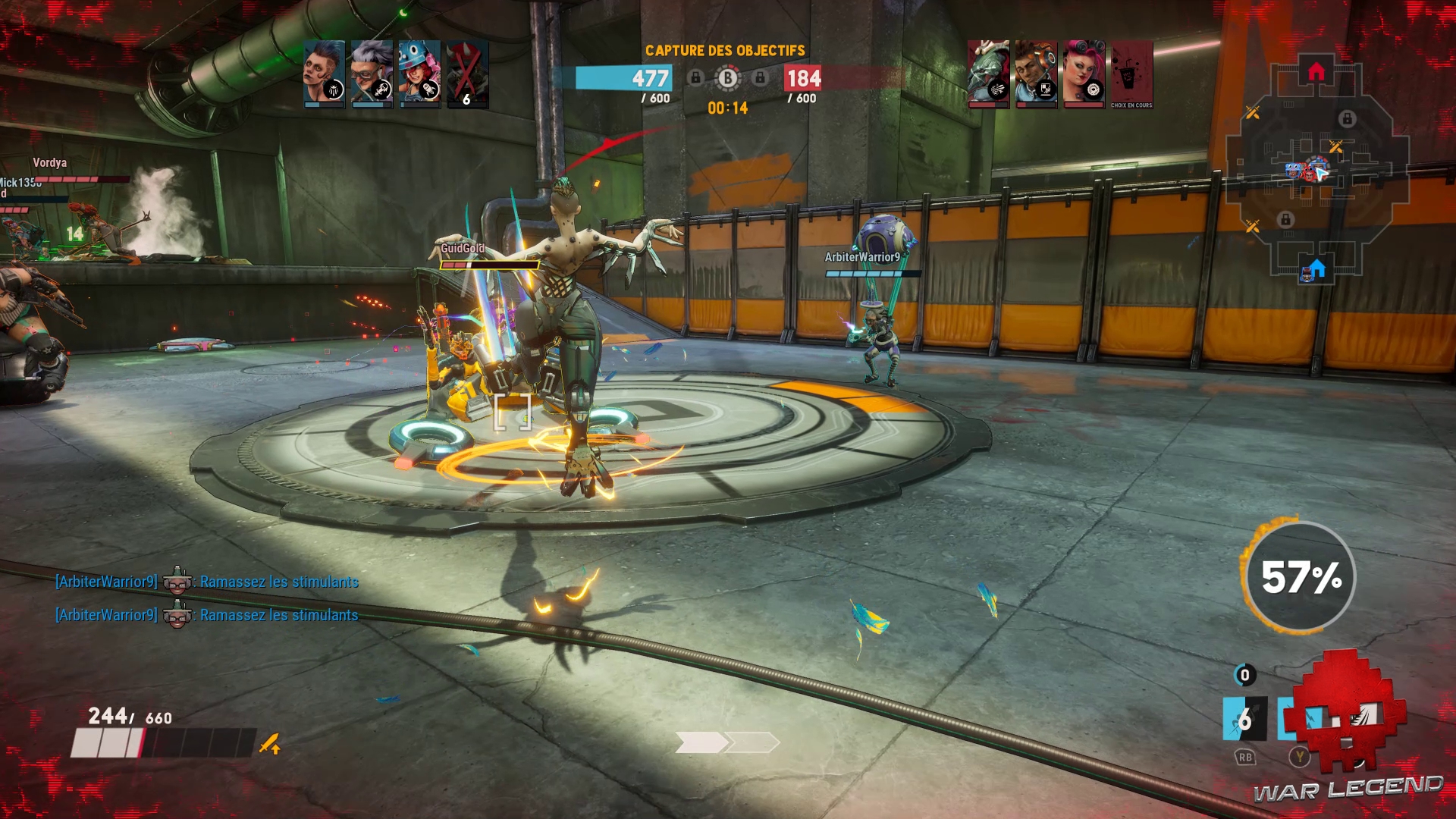Select the 'Choix en cours' enemy slot
The width and height of the screenshot is (1456, 819).
click(x=1131, y=75)
